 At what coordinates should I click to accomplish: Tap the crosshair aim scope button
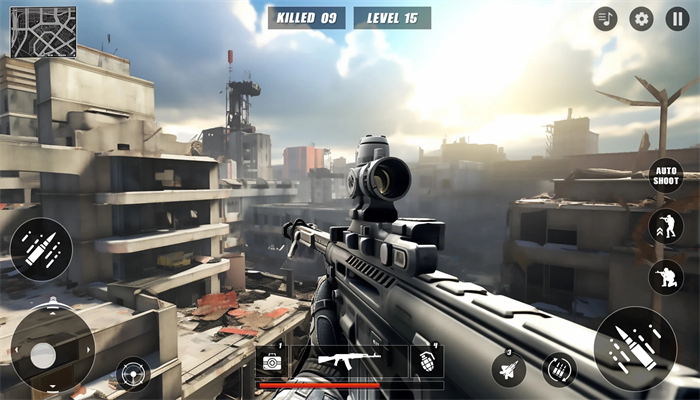click(x=132, y=374)
